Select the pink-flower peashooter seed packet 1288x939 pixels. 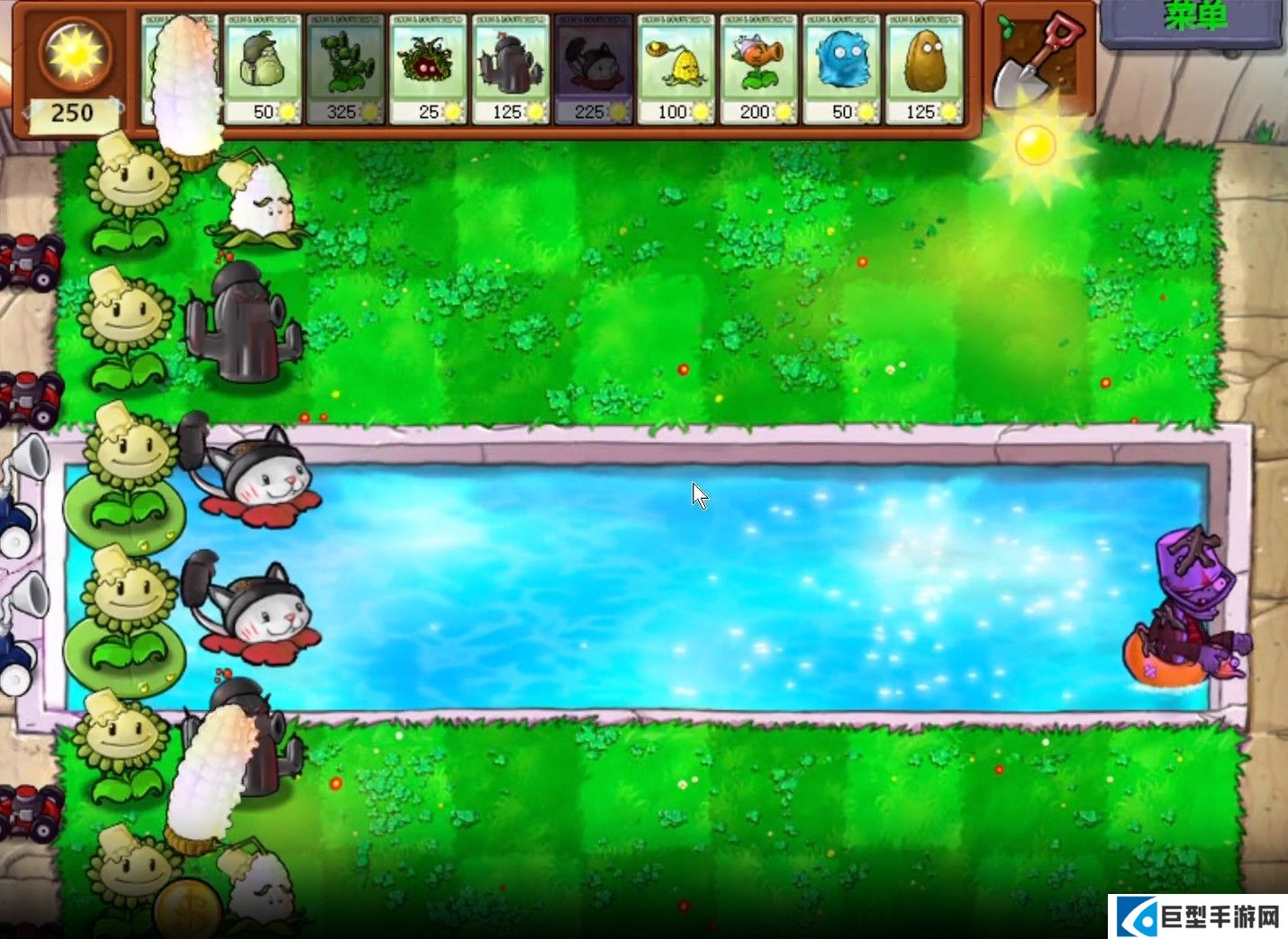(759, 69)
